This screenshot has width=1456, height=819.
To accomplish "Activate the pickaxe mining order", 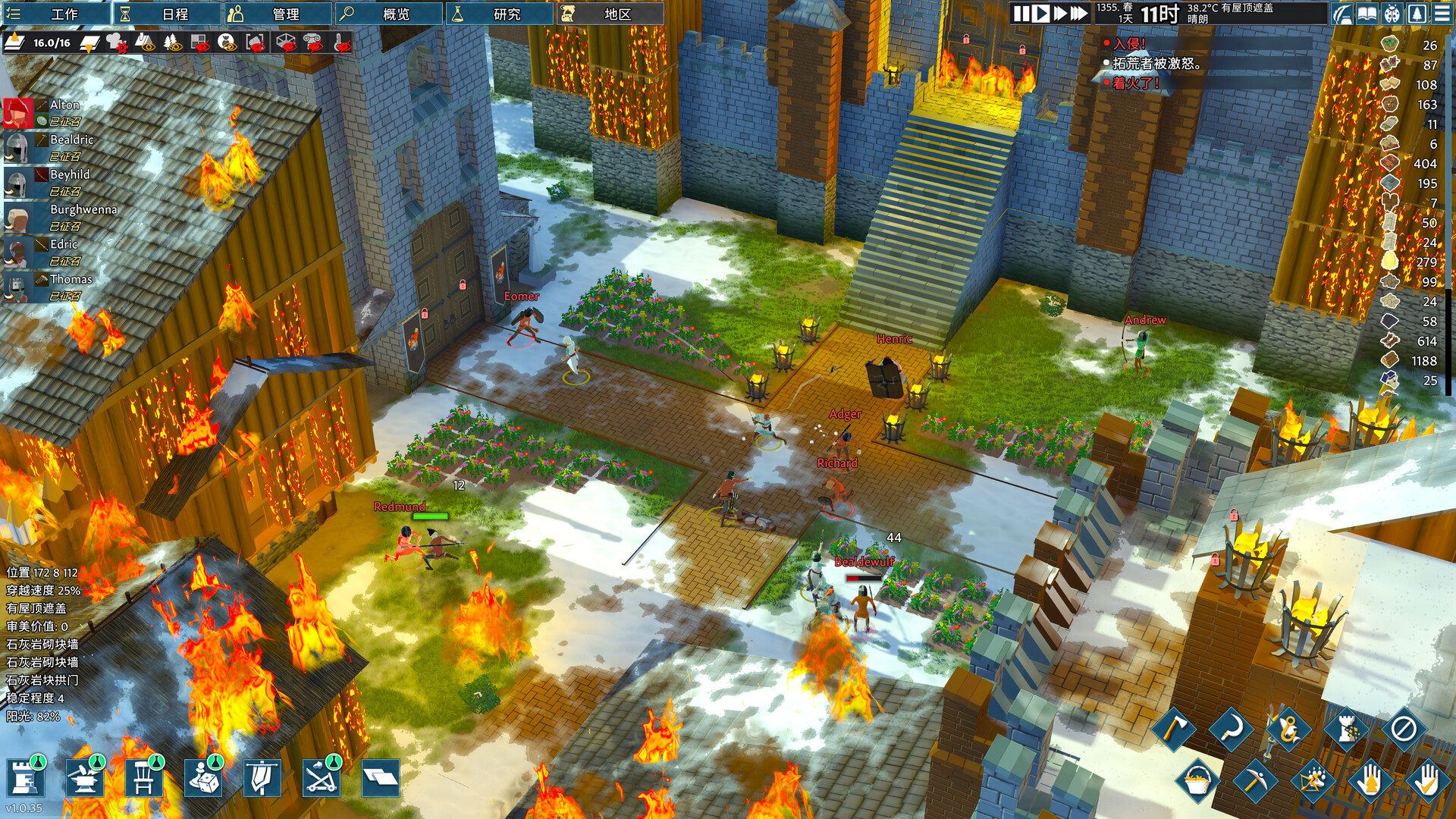I will point(1254,780).
